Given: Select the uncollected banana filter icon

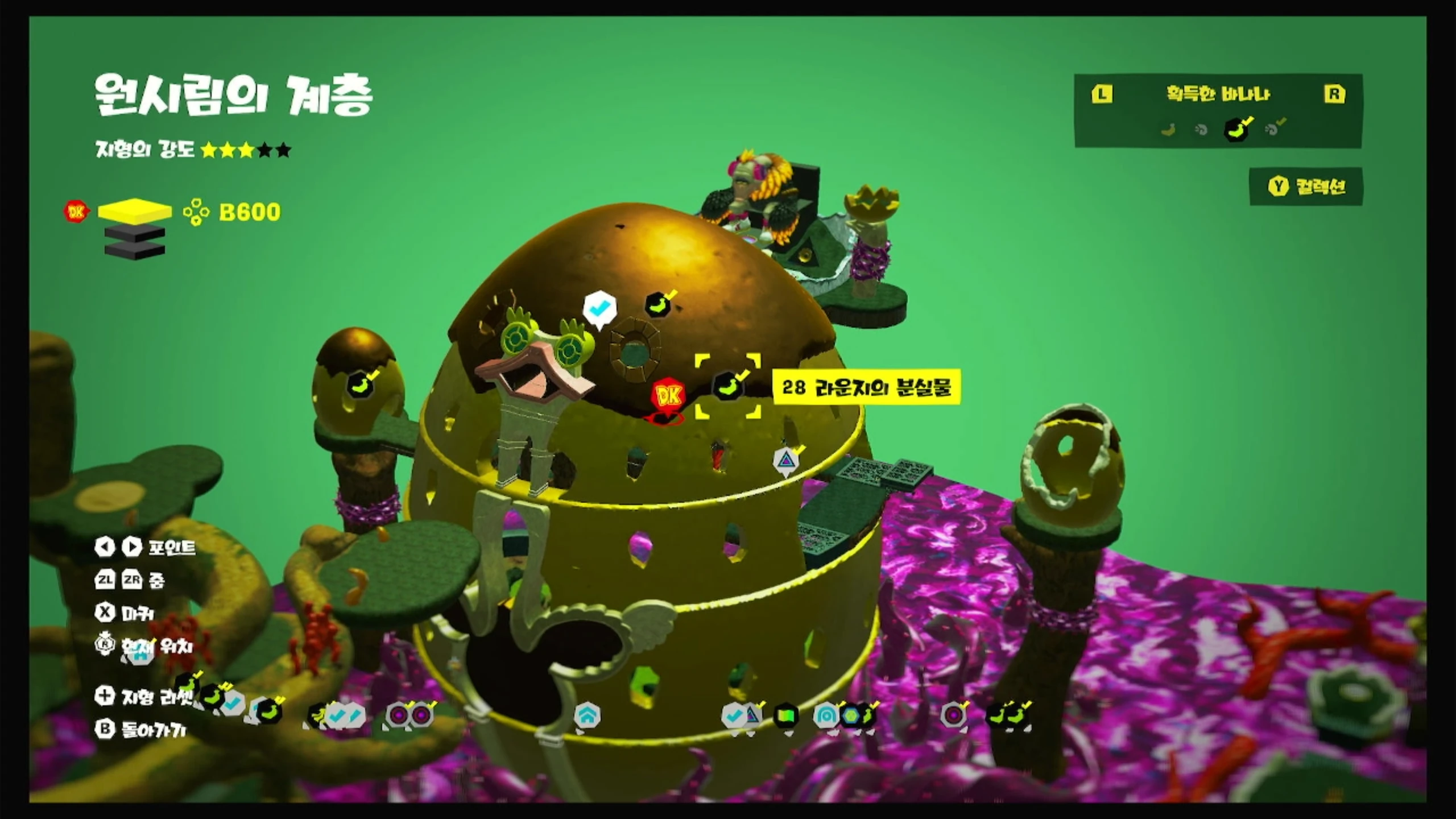Looking at the screenshot, I should pyautogui.click(x=1168, y=130).
